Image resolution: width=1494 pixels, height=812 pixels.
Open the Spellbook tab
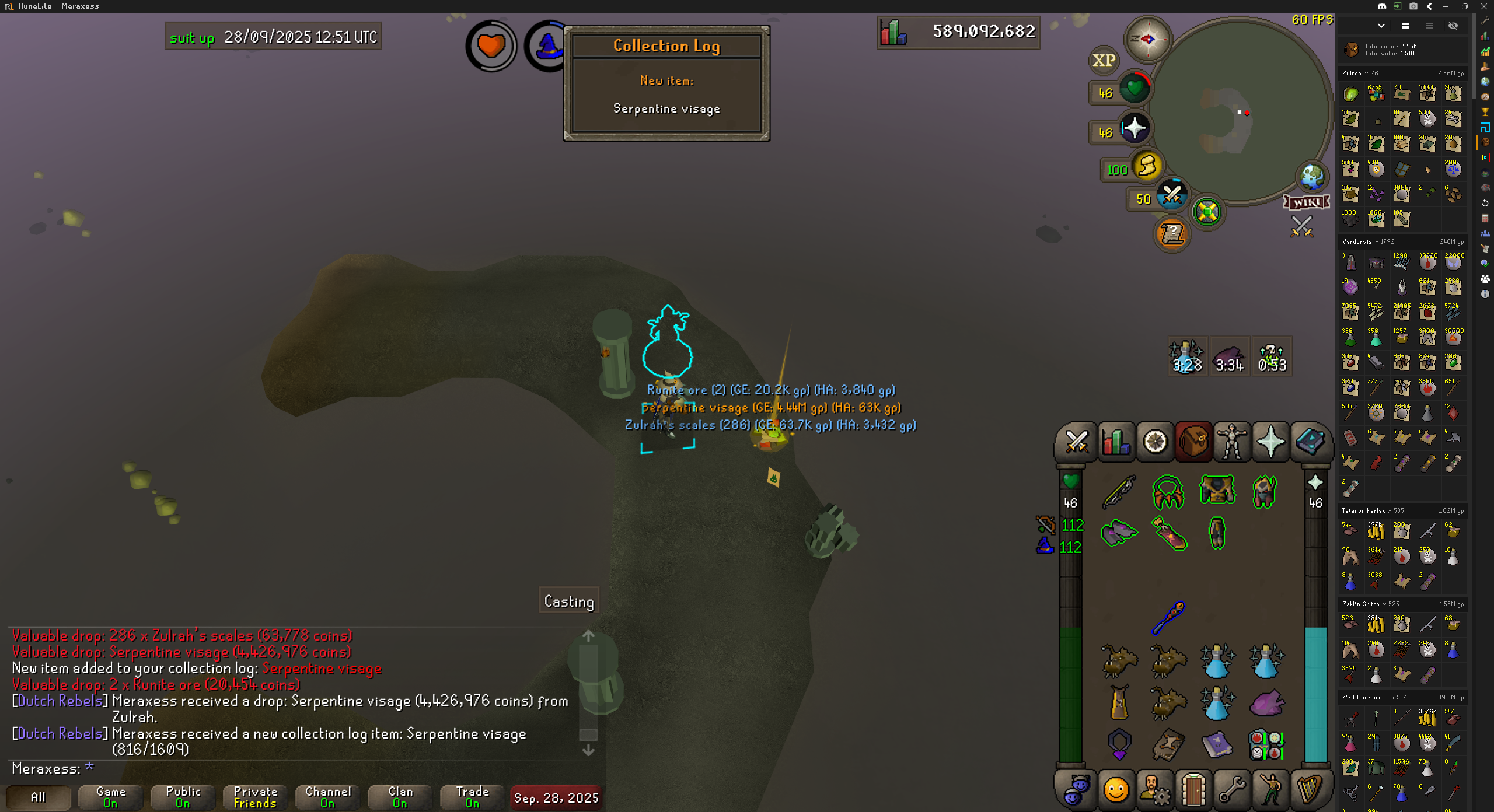[x=1310, y=442]
